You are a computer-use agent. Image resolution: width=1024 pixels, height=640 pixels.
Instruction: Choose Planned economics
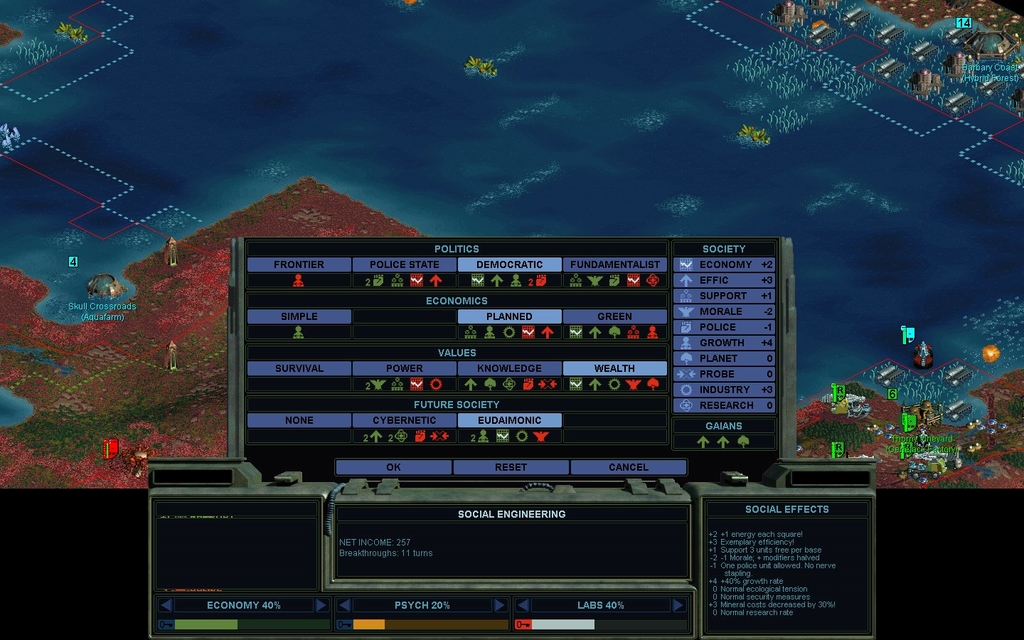(x=509, y=317)
